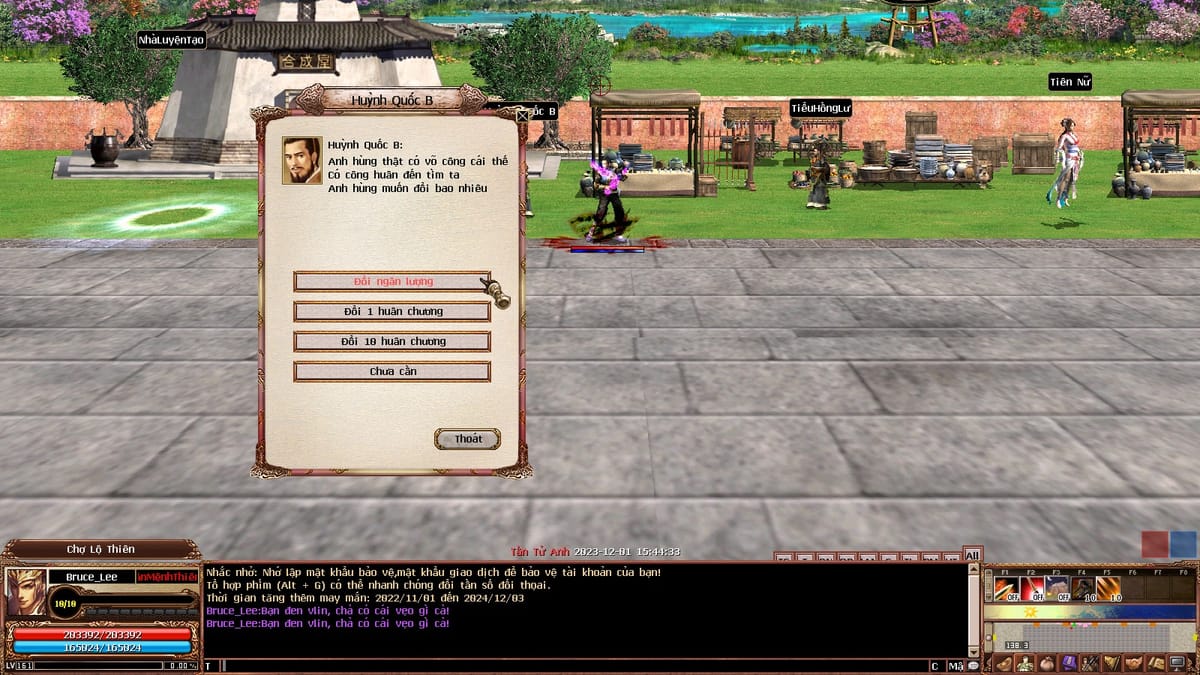Screen dimensions: 1200x675
Task: Open the inventory bag icon
Action: pyautogui.click(x=1045, y=663)
